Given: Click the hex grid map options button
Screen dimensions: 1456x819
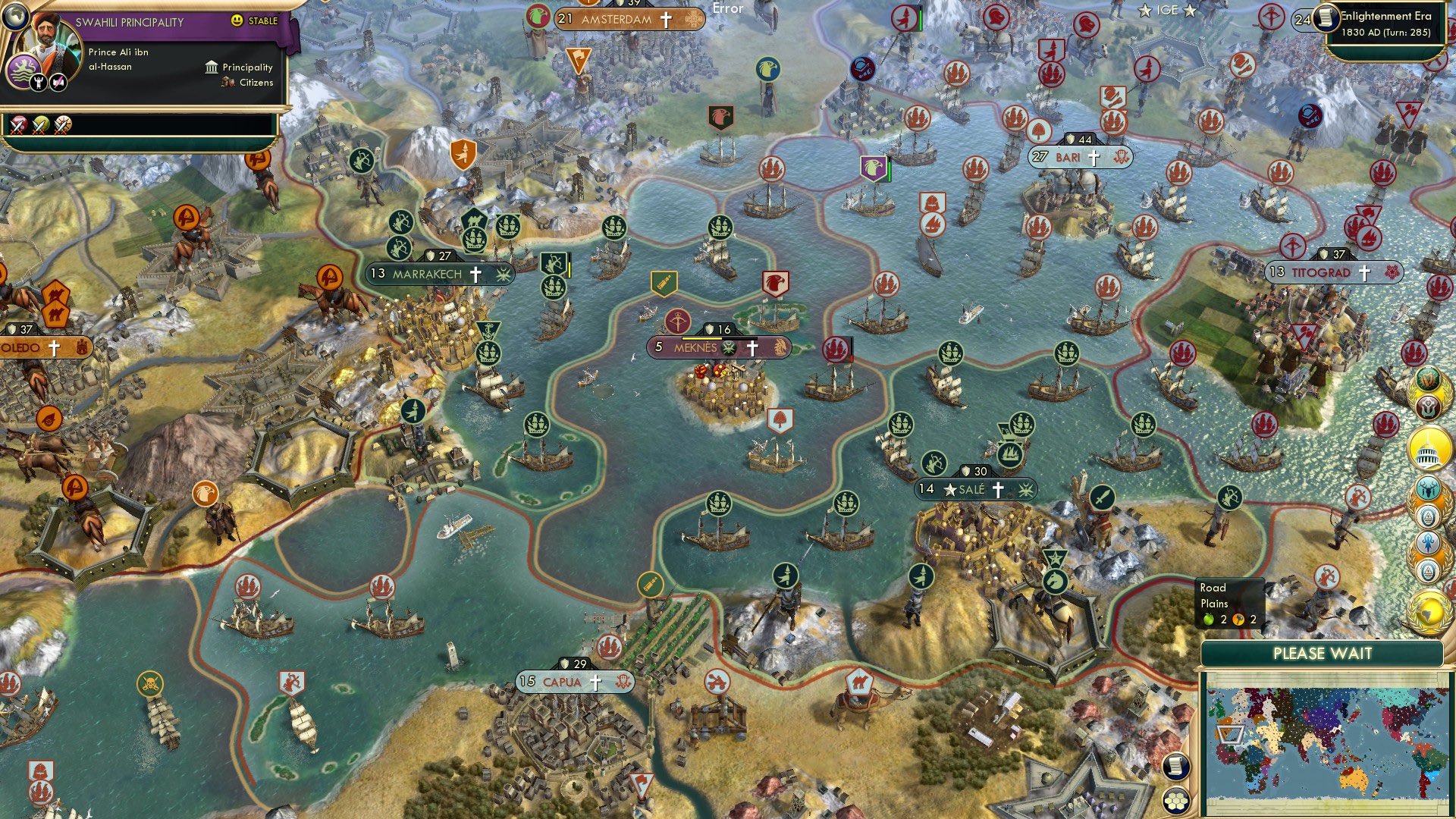Looking at the screenshot, I should (x=1175, y=800).
